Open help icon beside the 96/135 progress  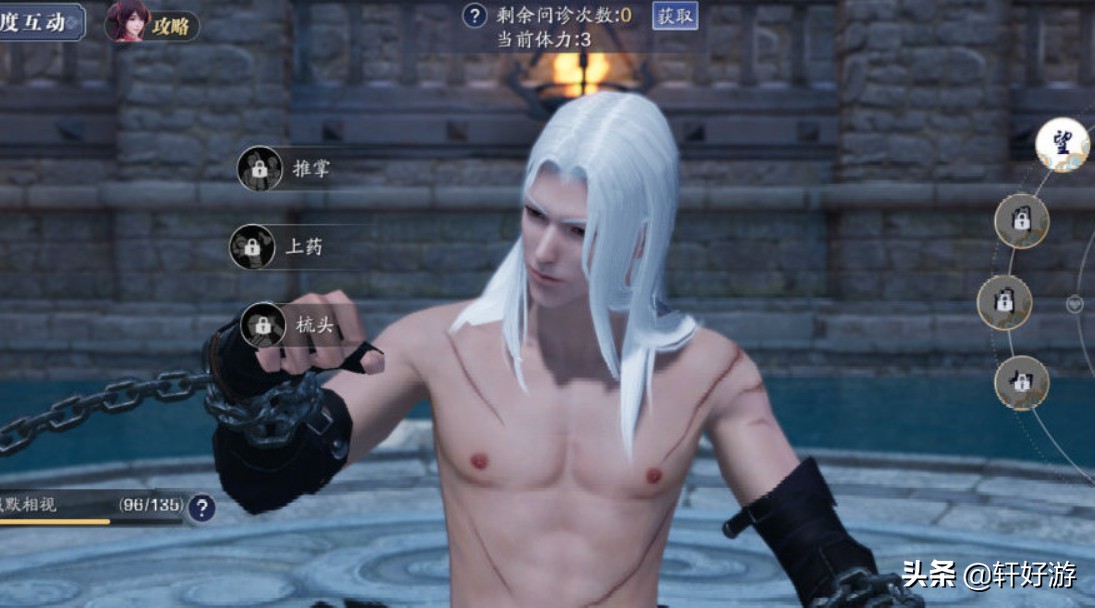(x=201, y=508)
